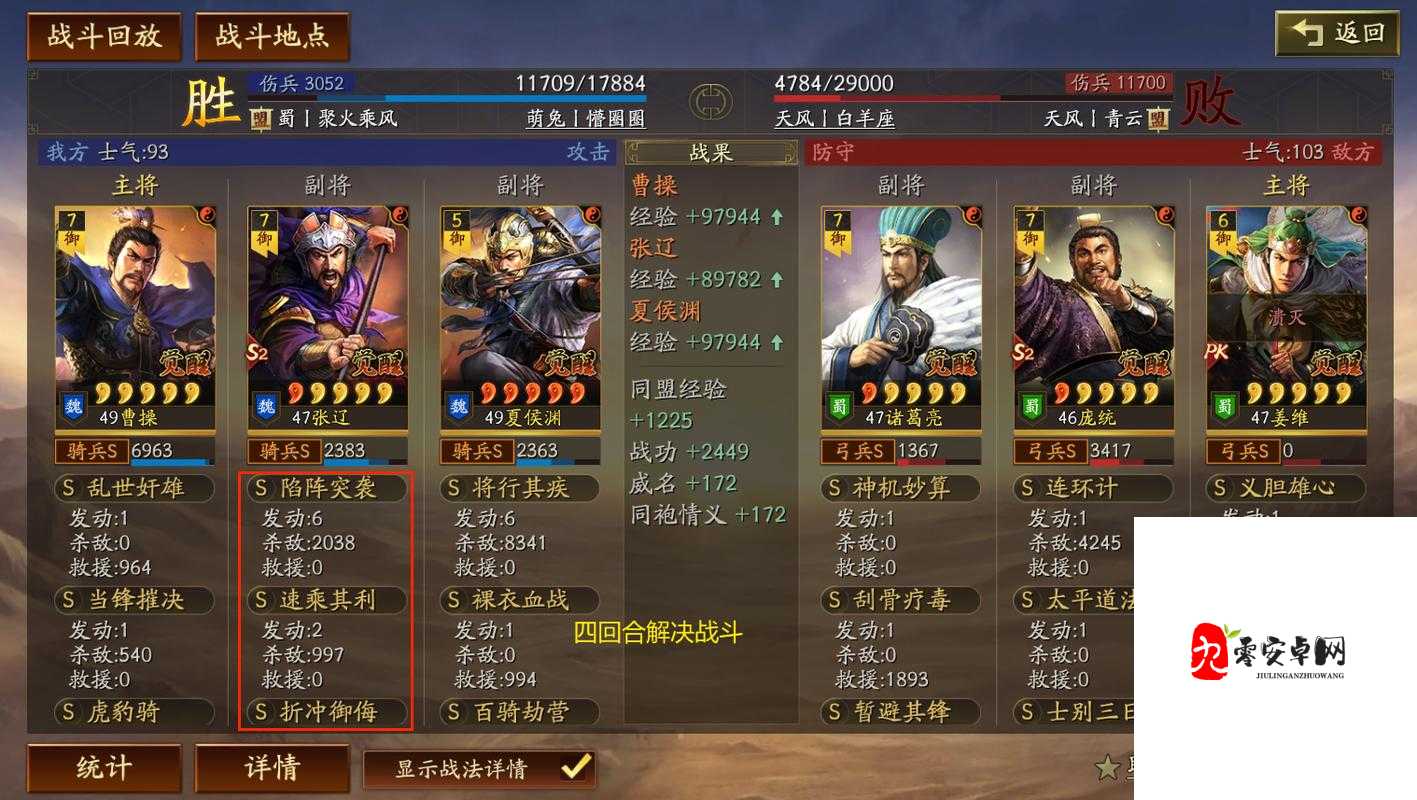
Task: Open 战斗回放 battle replay
Action: (x=104, y=33)
